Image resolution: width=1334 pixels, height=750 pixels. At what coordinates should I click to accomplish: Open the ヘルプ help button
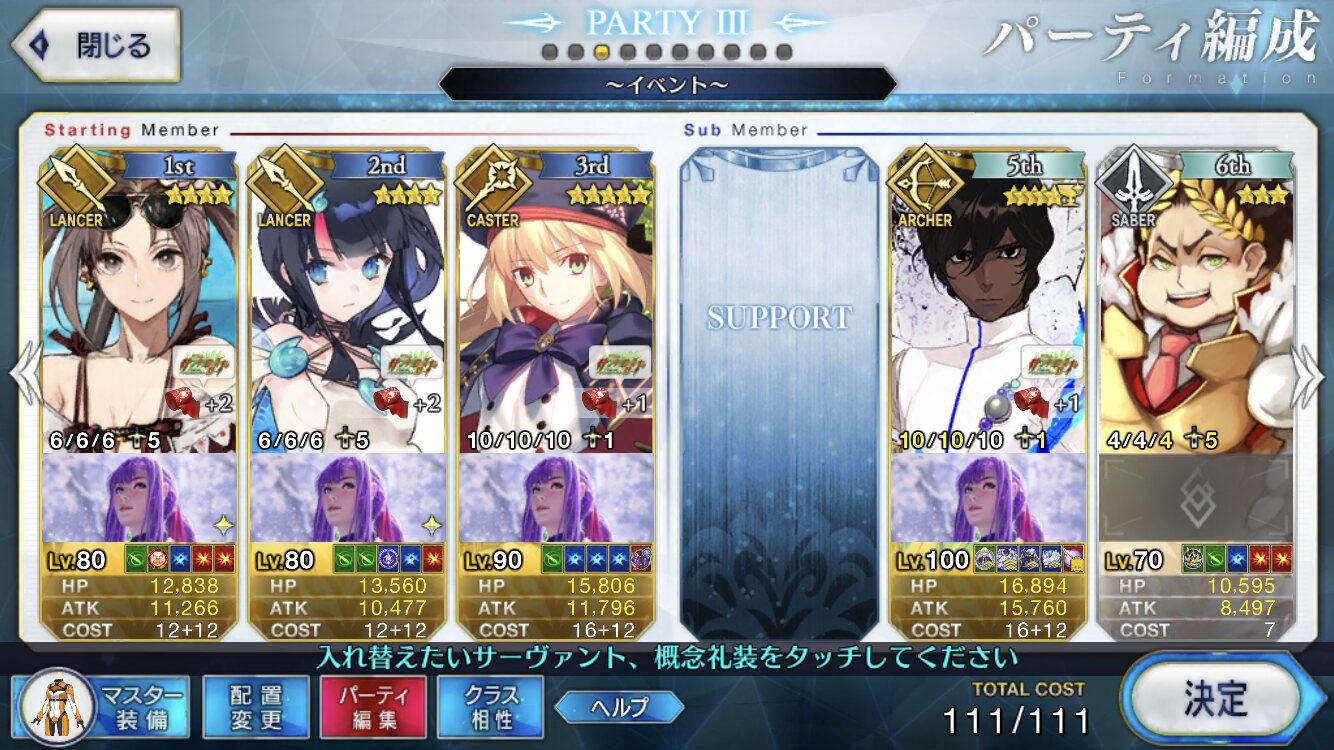pyautogui.click(x=619, y=707)
